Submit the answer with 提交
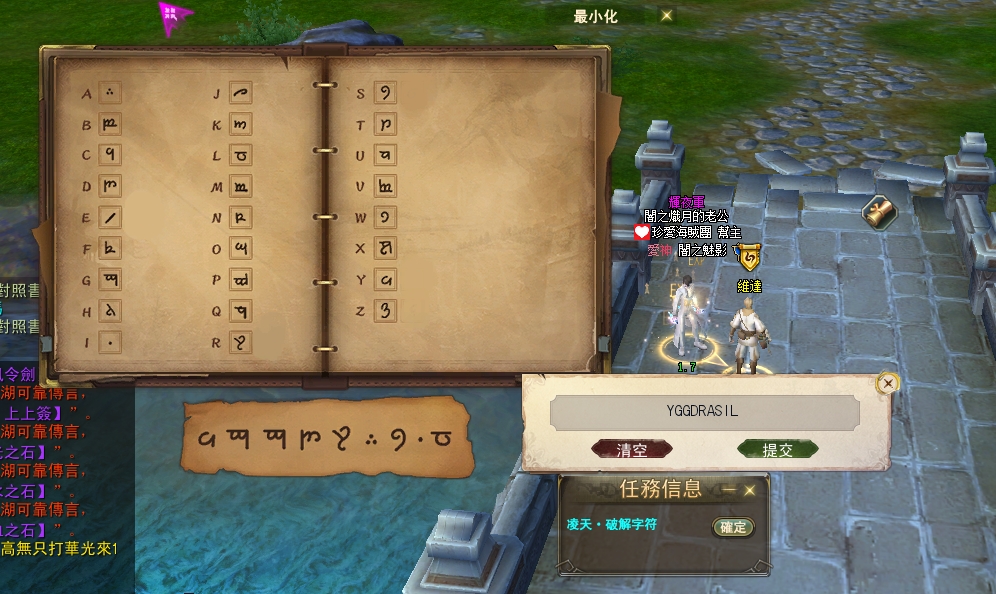 (x=778, y=450)
